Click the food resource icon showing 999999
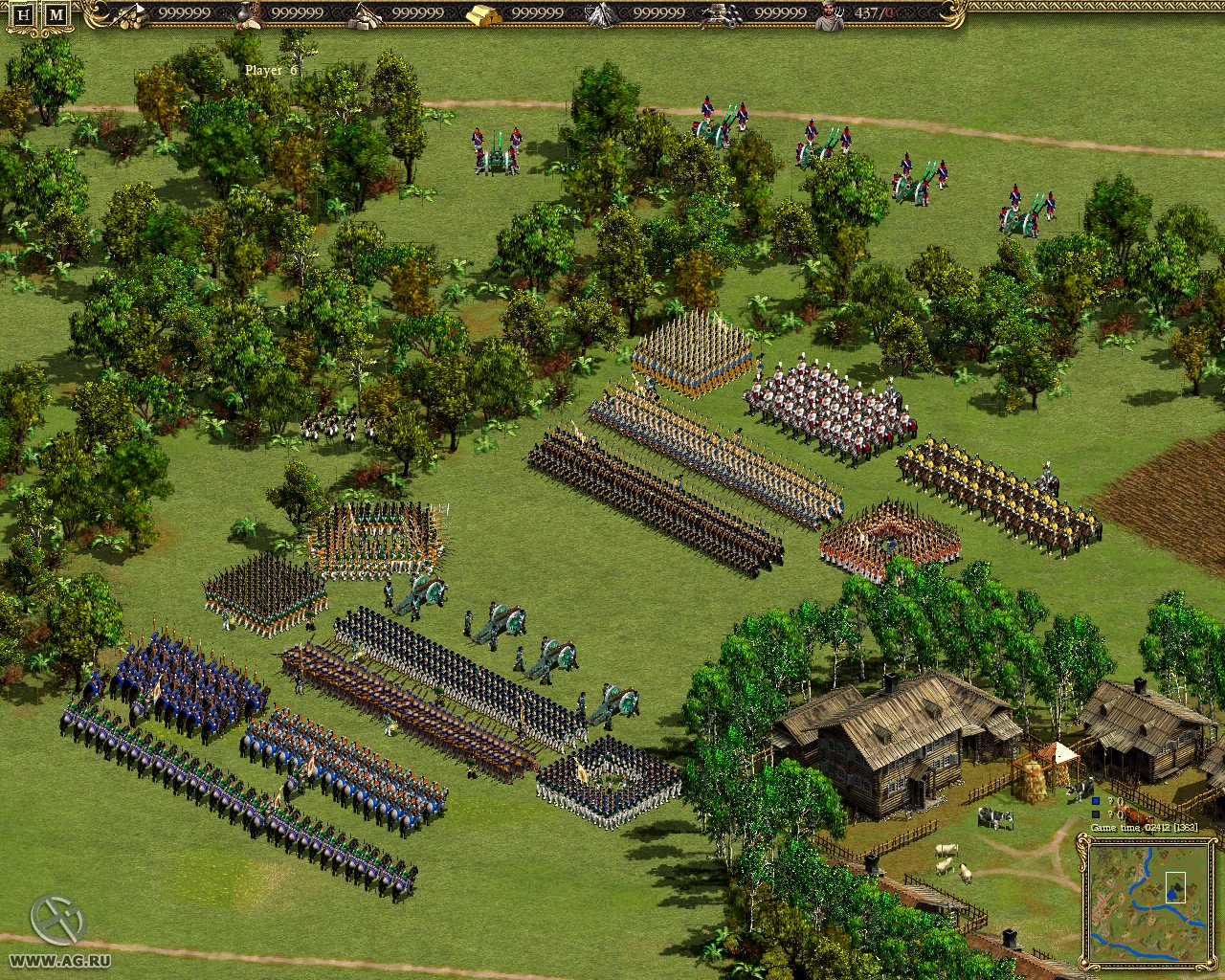This screenshot has width=1225, height=980. (x=249, y=14)
